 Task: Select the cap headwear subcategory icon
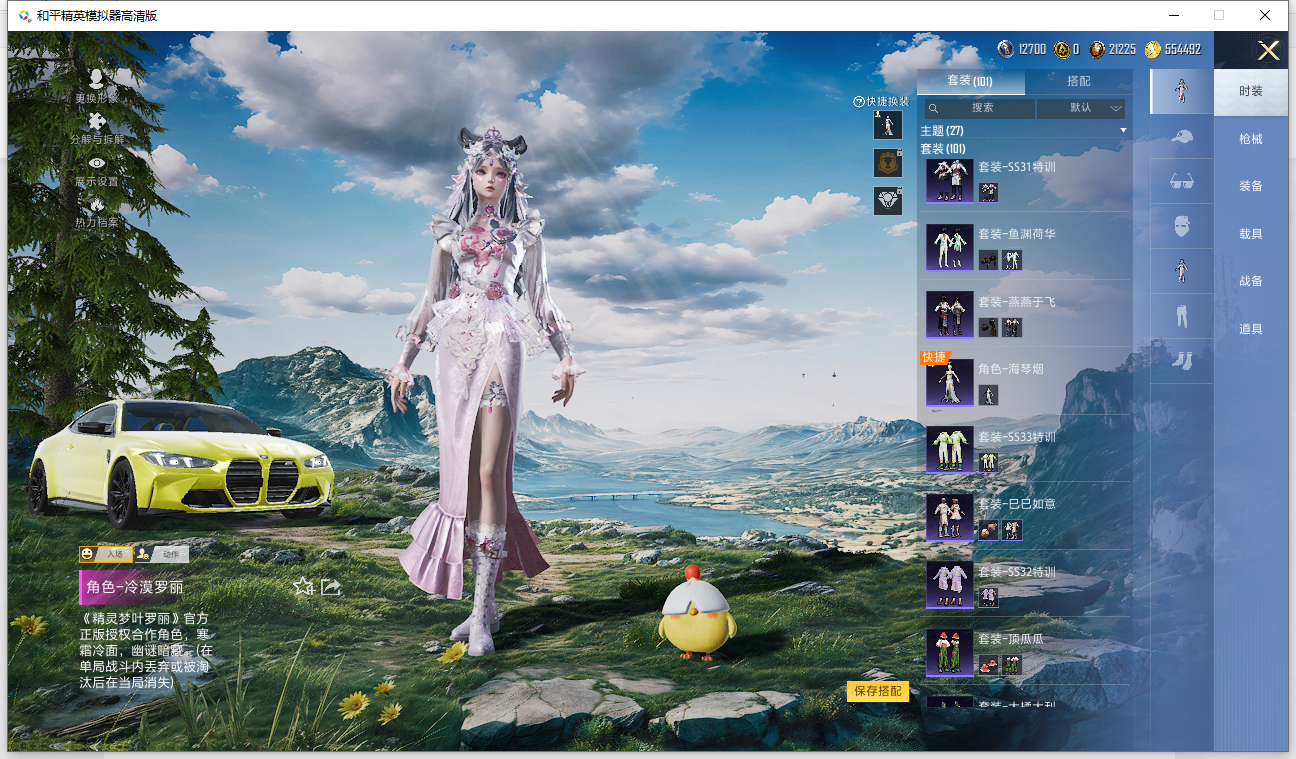pyautogui.click(x=1181, y=136)
